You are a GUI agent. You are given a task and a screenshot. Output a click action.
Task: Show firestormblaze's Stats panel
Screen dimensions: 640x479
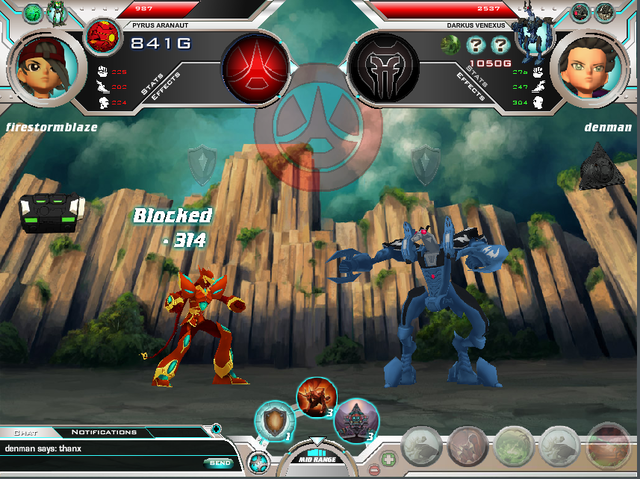coord(151,84)
